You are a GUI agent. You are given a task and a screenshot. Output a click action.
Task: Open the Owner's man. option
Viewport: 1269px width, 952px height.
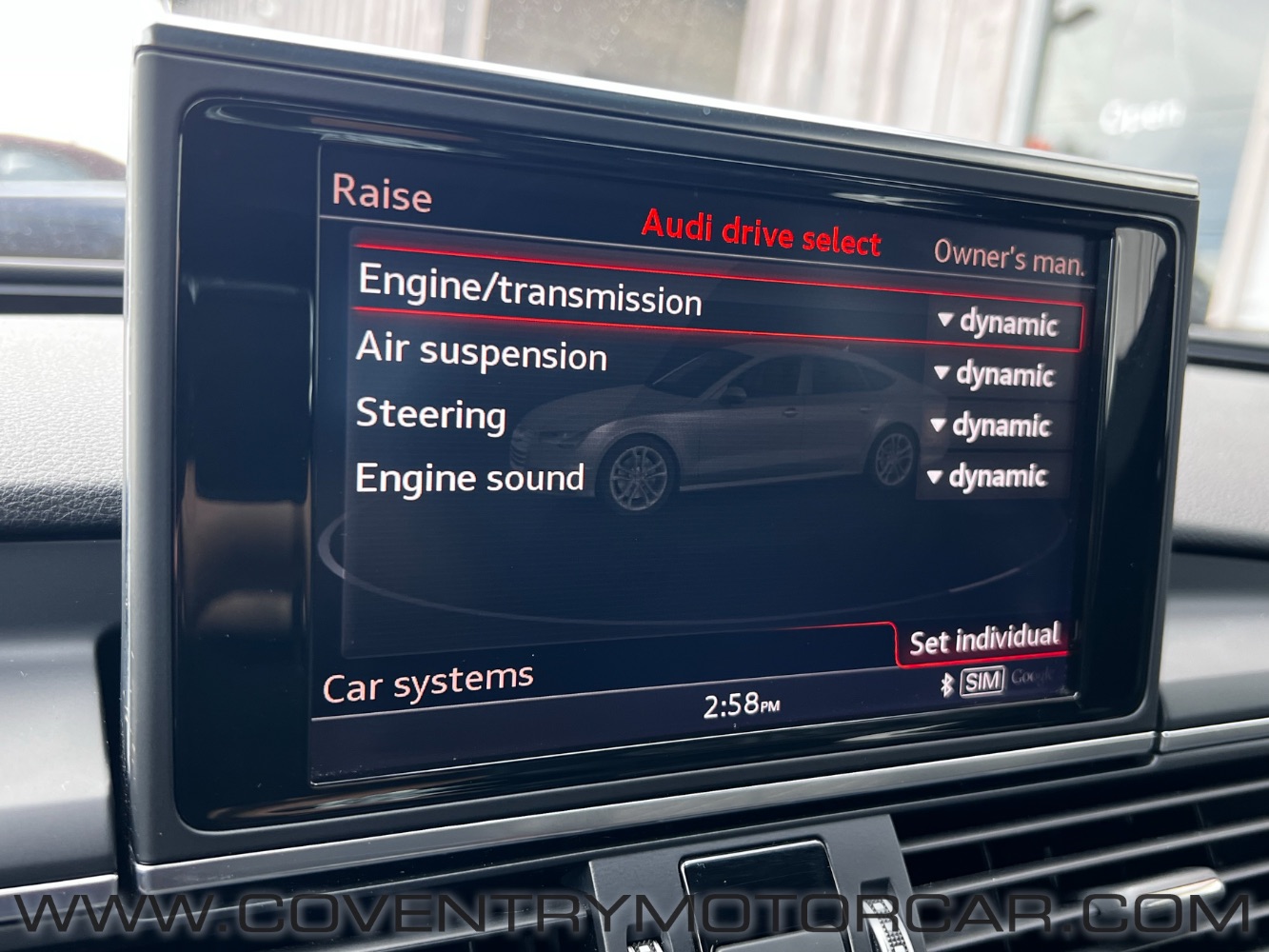coord(1008,257)
